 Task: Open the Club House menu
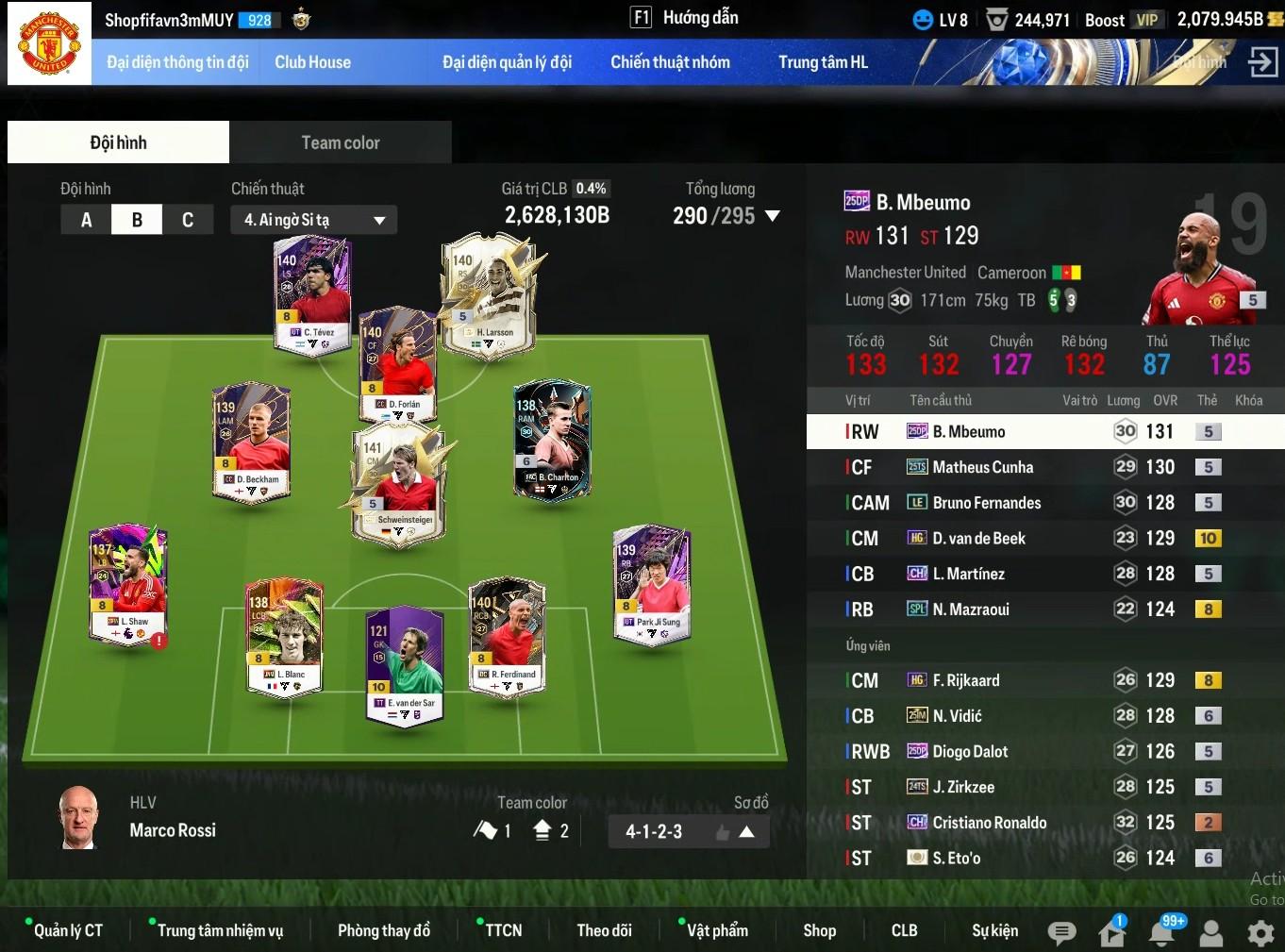click(x=312, y=62)
